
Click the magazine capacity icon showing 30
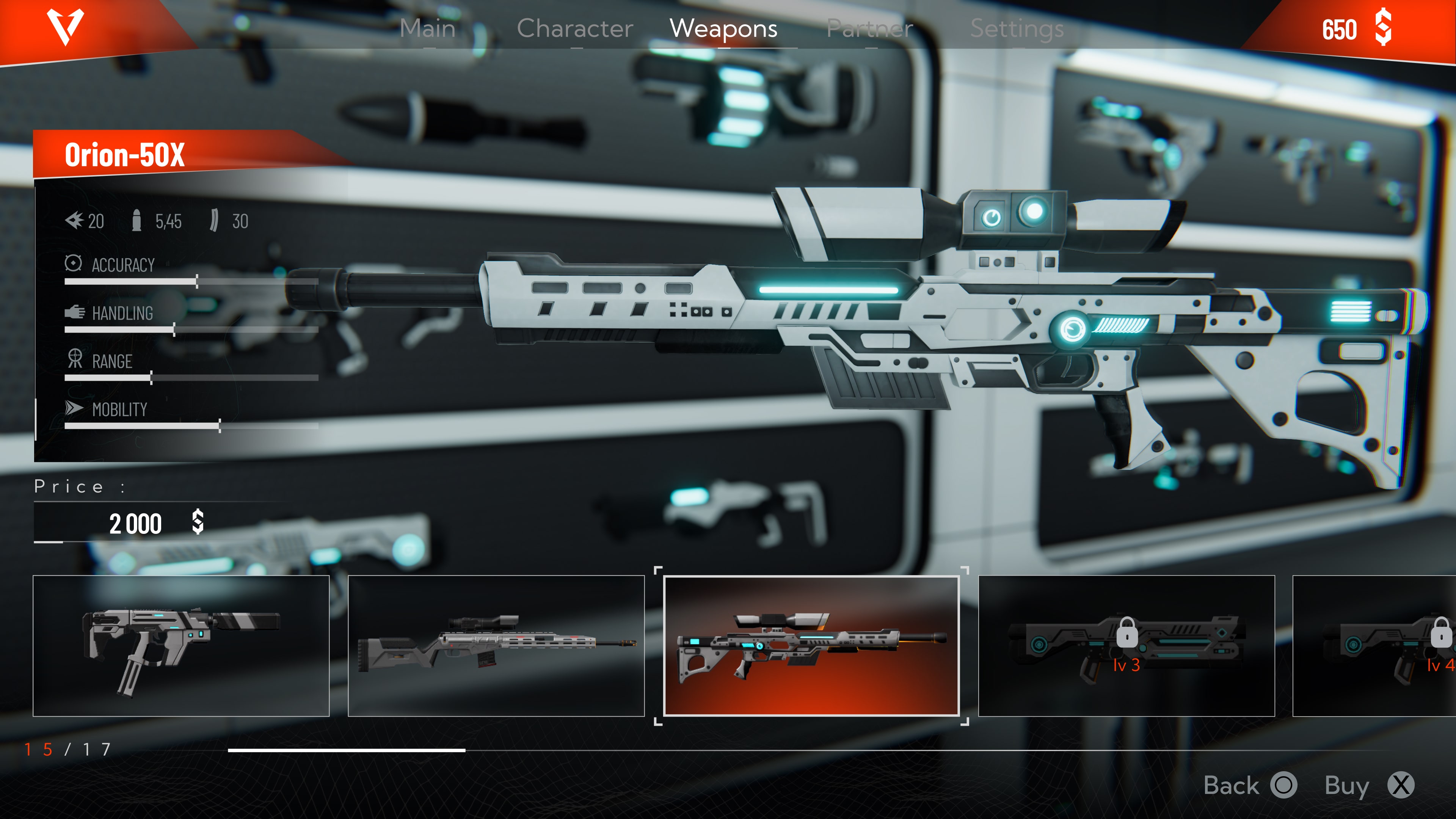[x=215, y=220]
